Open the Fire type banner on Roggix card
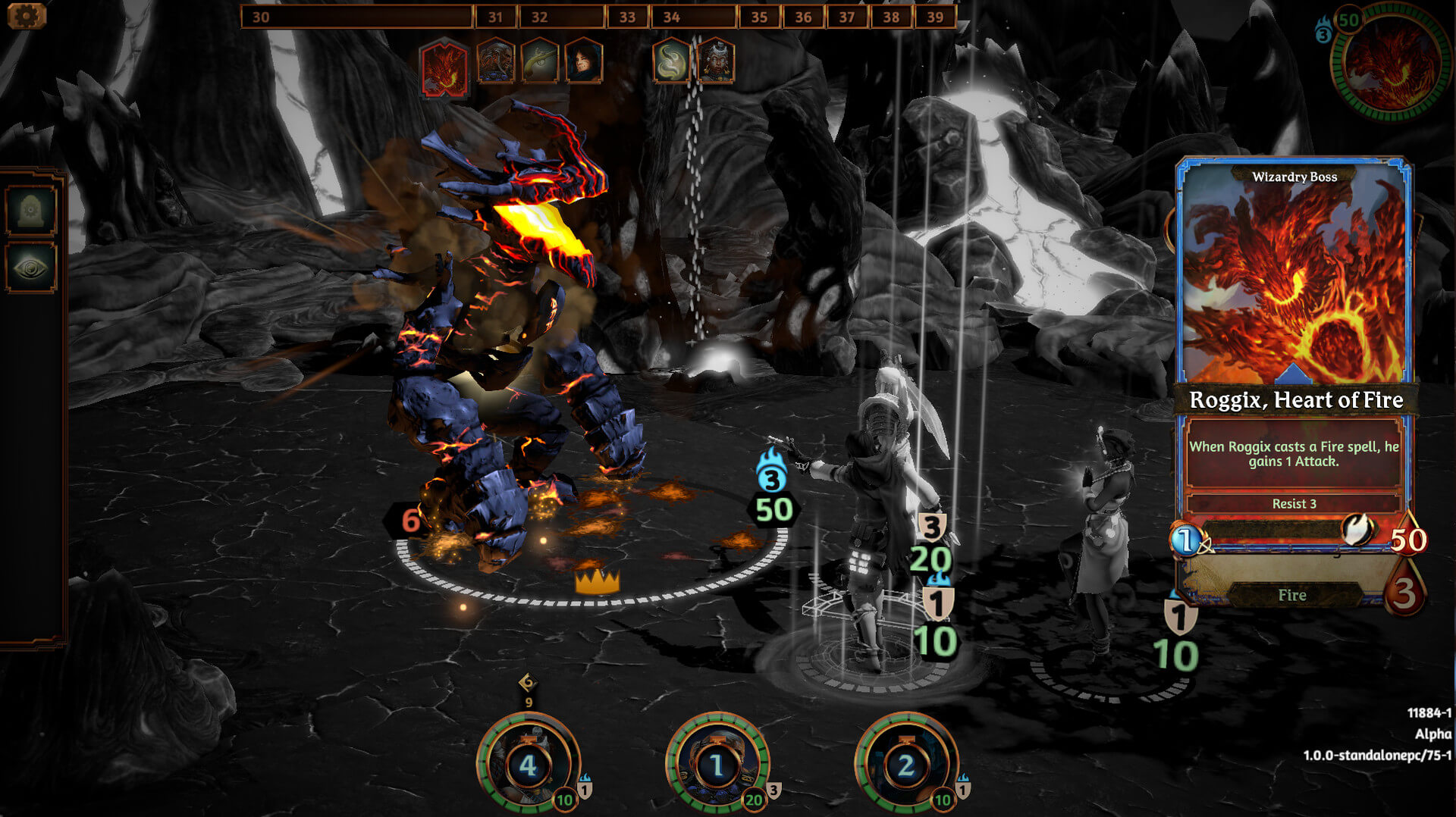 click(1292, 596)
